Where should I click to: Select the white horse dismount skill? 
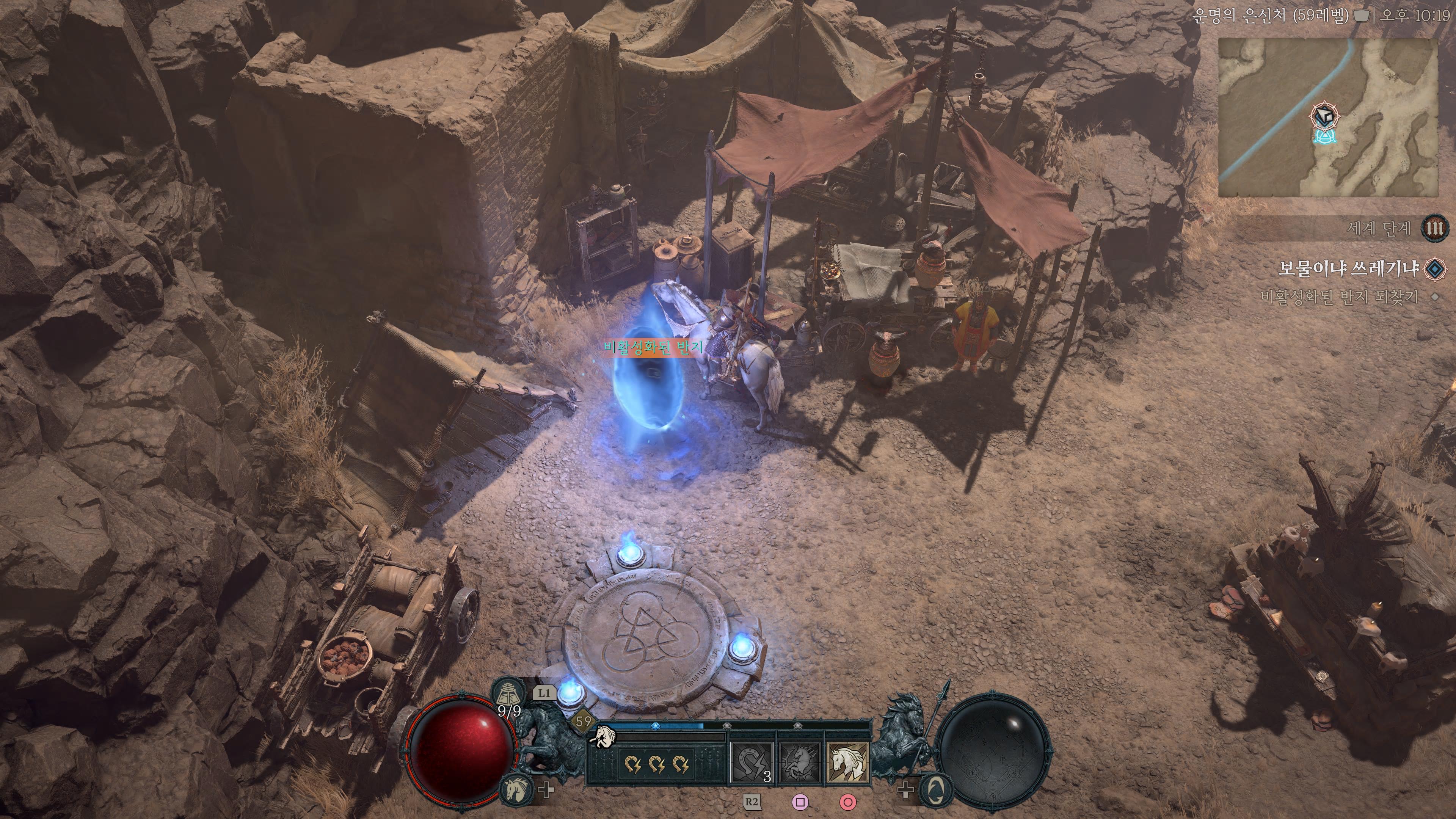847,763
